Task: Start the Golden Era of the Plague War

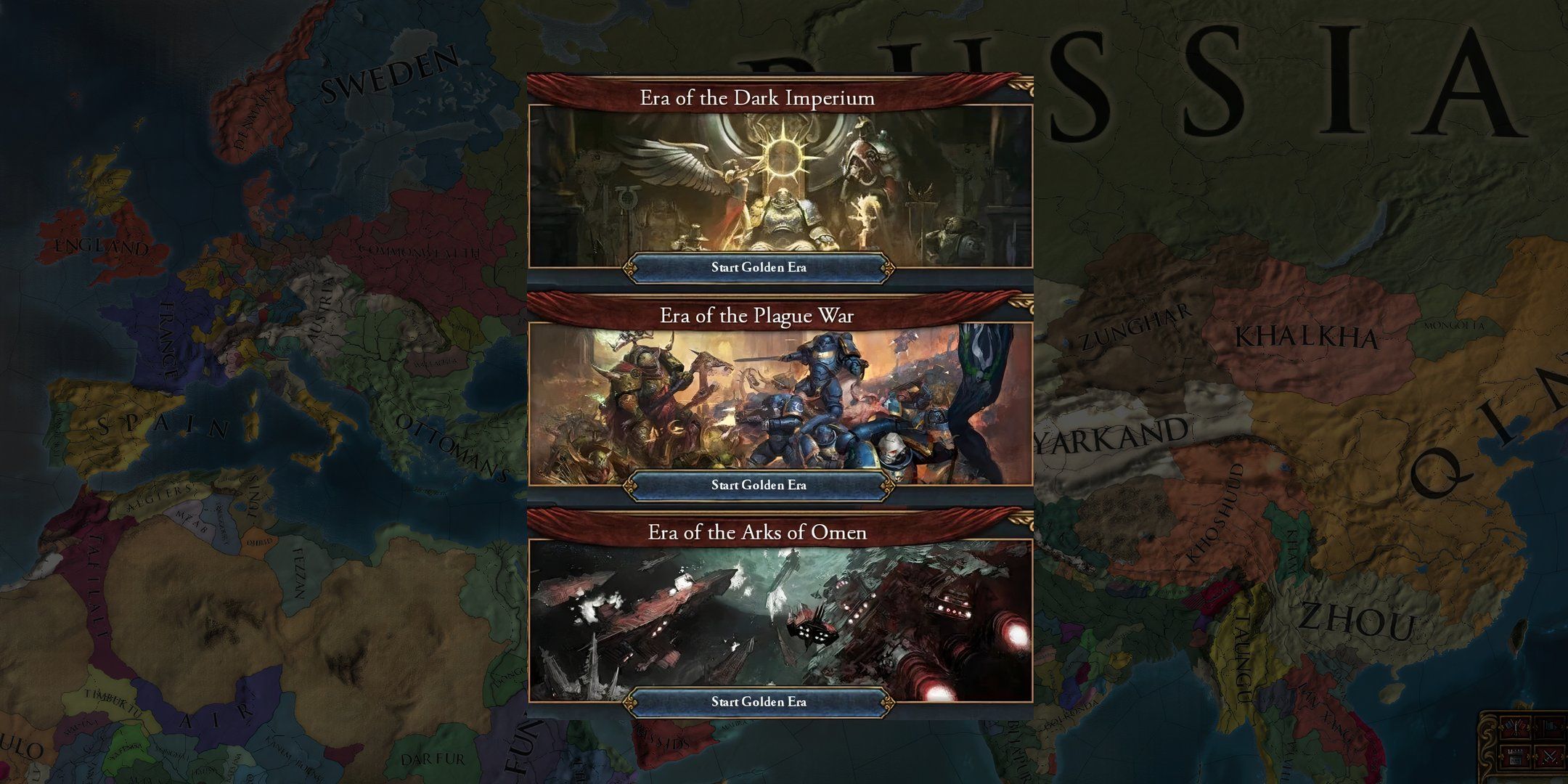Action: tap(759, 485)
